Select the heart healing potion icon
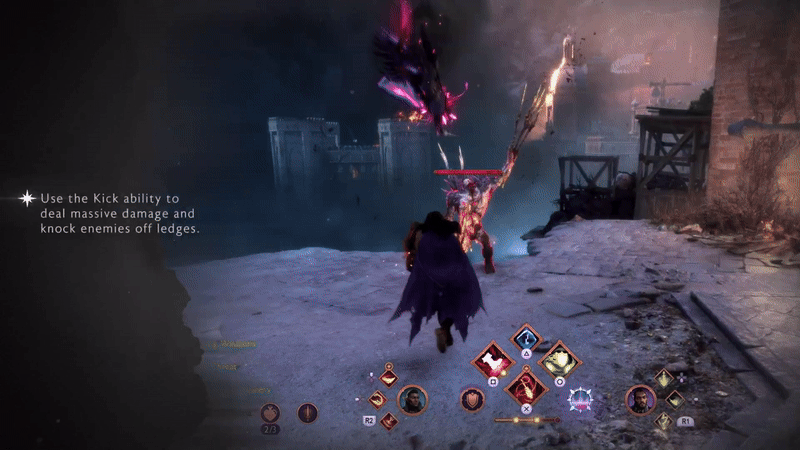Image resolution: width=800 pixels, height=450 pixels. coord(269,412)
